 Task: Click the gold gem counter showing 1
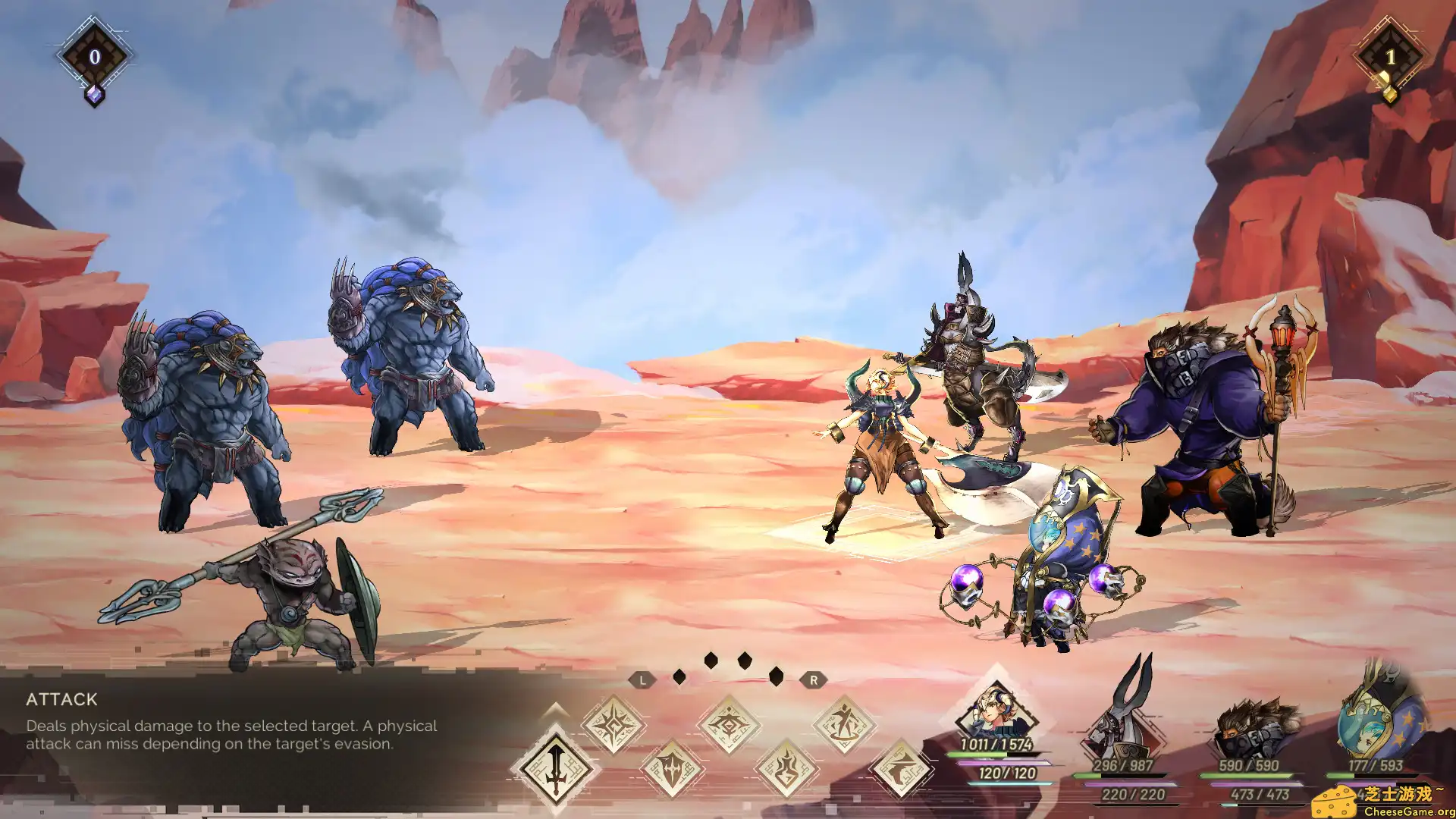(x=1390, y=57)
